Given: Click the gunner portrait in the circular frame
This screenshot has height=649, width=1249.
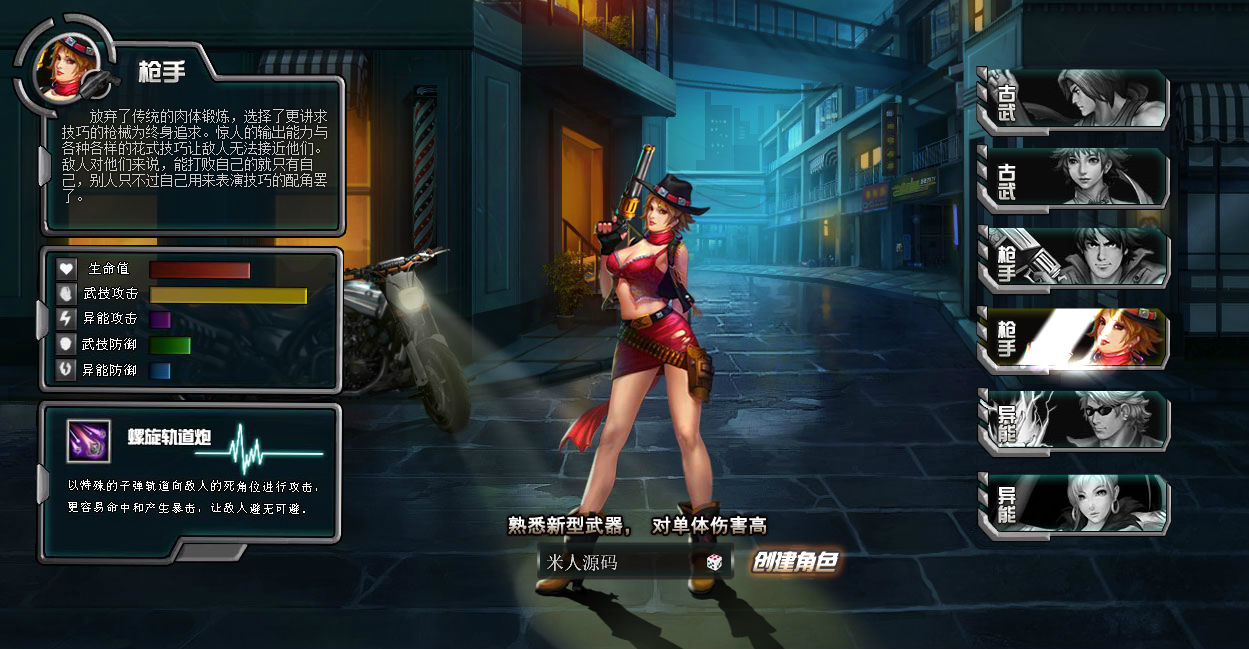Looking at the screenshot, I should coord(60,66).
